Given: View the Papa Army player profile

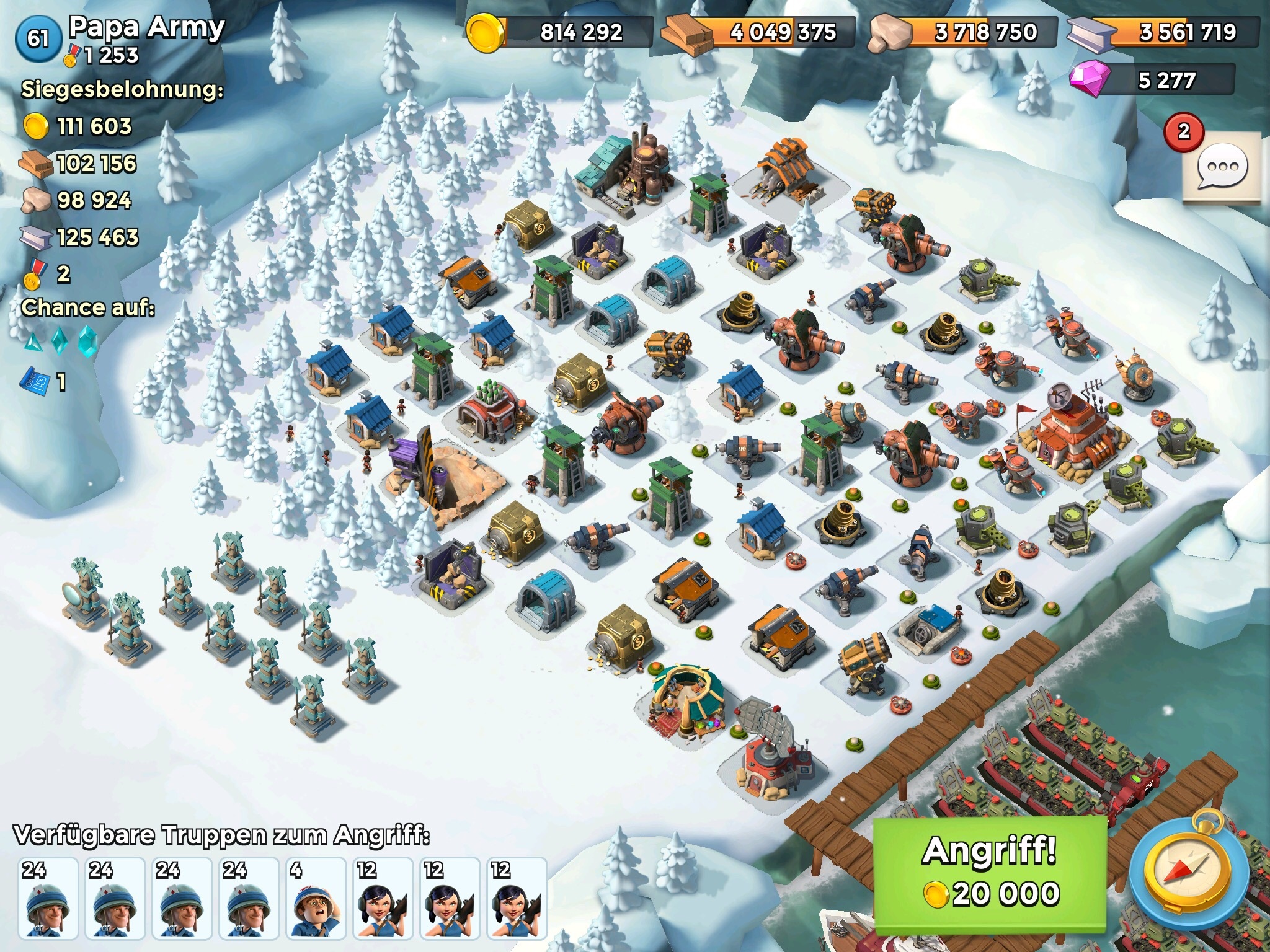Looking at the screenshot, I should (x=146, y=28).
